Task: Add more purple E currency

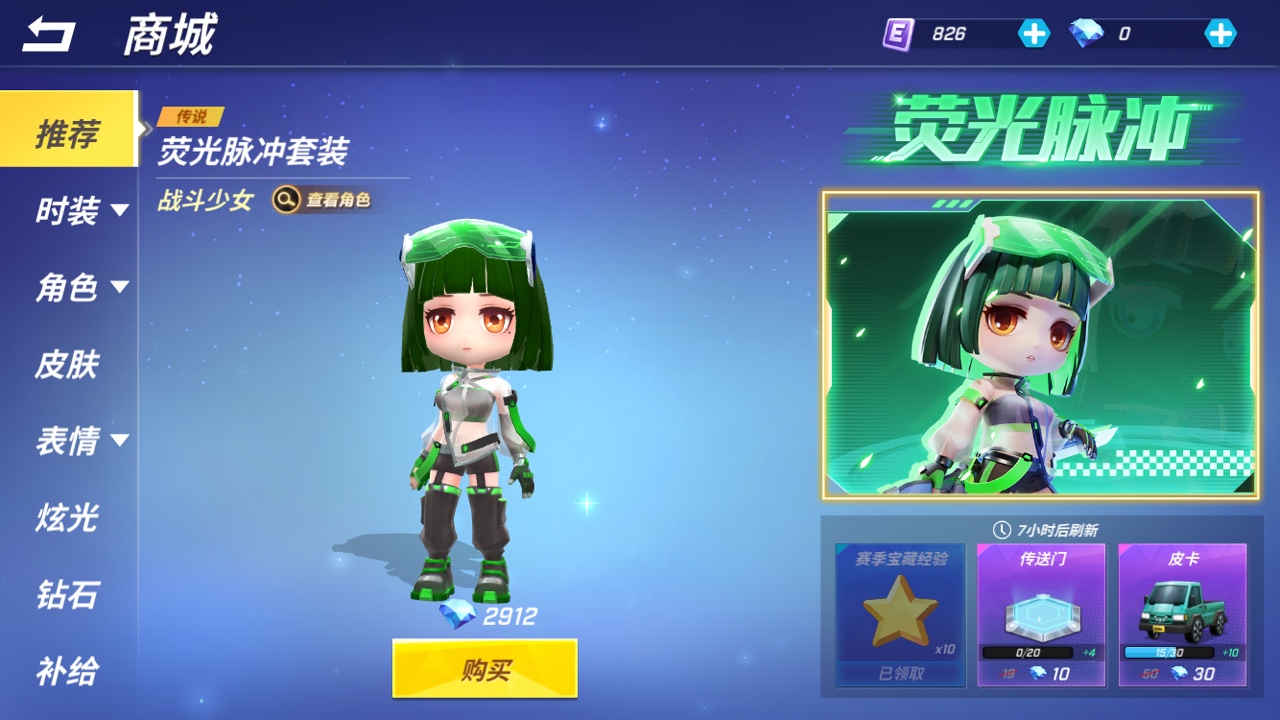Action: point(1034,34)
